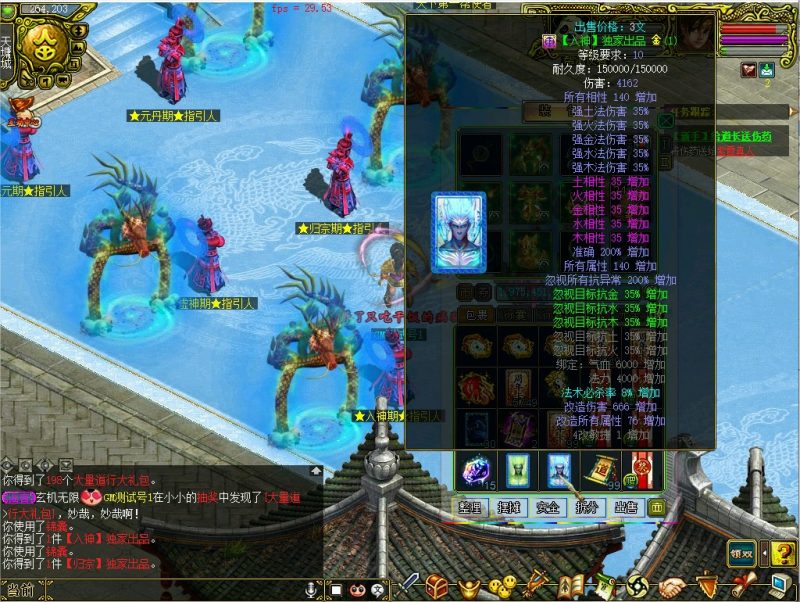
Task: Toggle the chat microphone button
Action: (311, 590)
